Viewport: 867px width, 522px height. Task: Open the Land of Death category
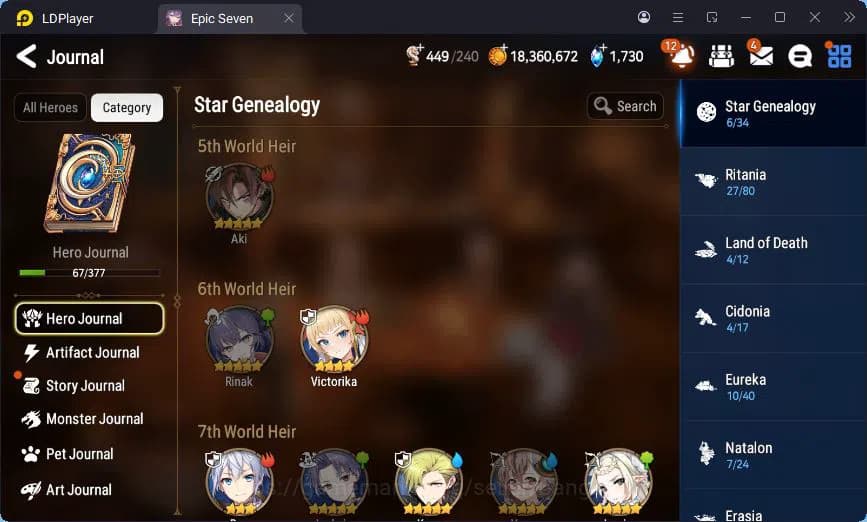(x=772, y=250)
